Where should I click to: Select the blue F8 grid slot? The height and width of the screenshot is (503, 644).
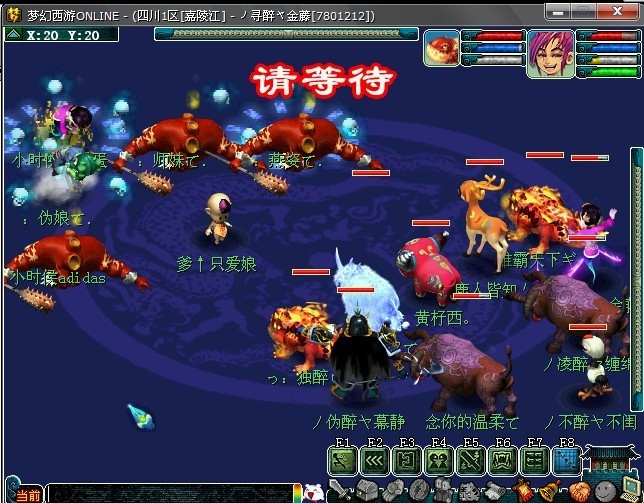pos(566,460)
